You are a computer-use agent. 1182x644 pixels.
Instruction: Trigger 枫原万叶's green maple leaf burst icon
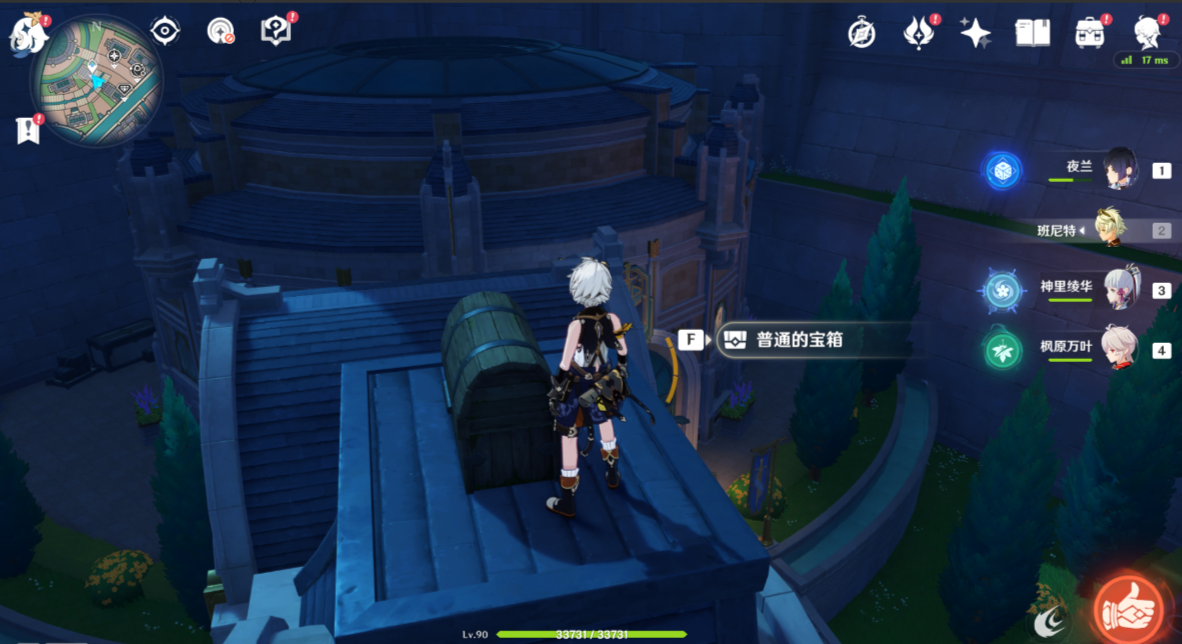point(1001,351)
